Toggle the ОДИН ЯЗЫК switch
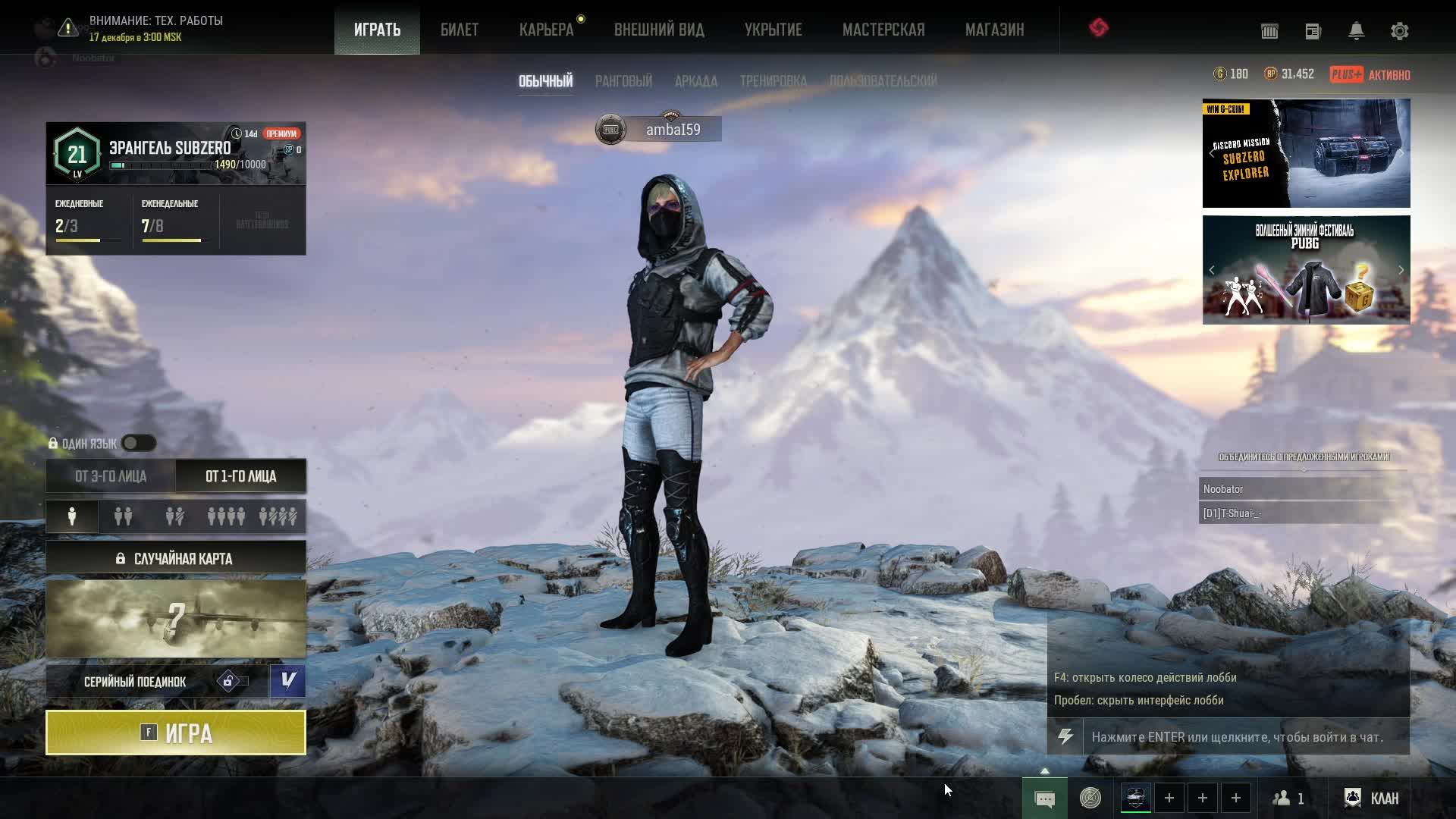 tap(139, 443)
